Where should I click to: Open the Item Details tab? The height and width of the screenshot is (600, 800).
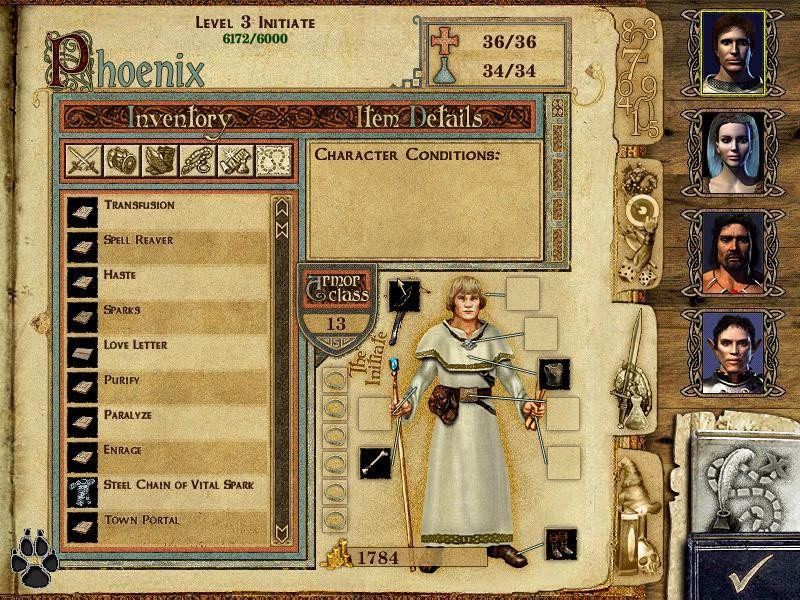click(x=420, y=118)
